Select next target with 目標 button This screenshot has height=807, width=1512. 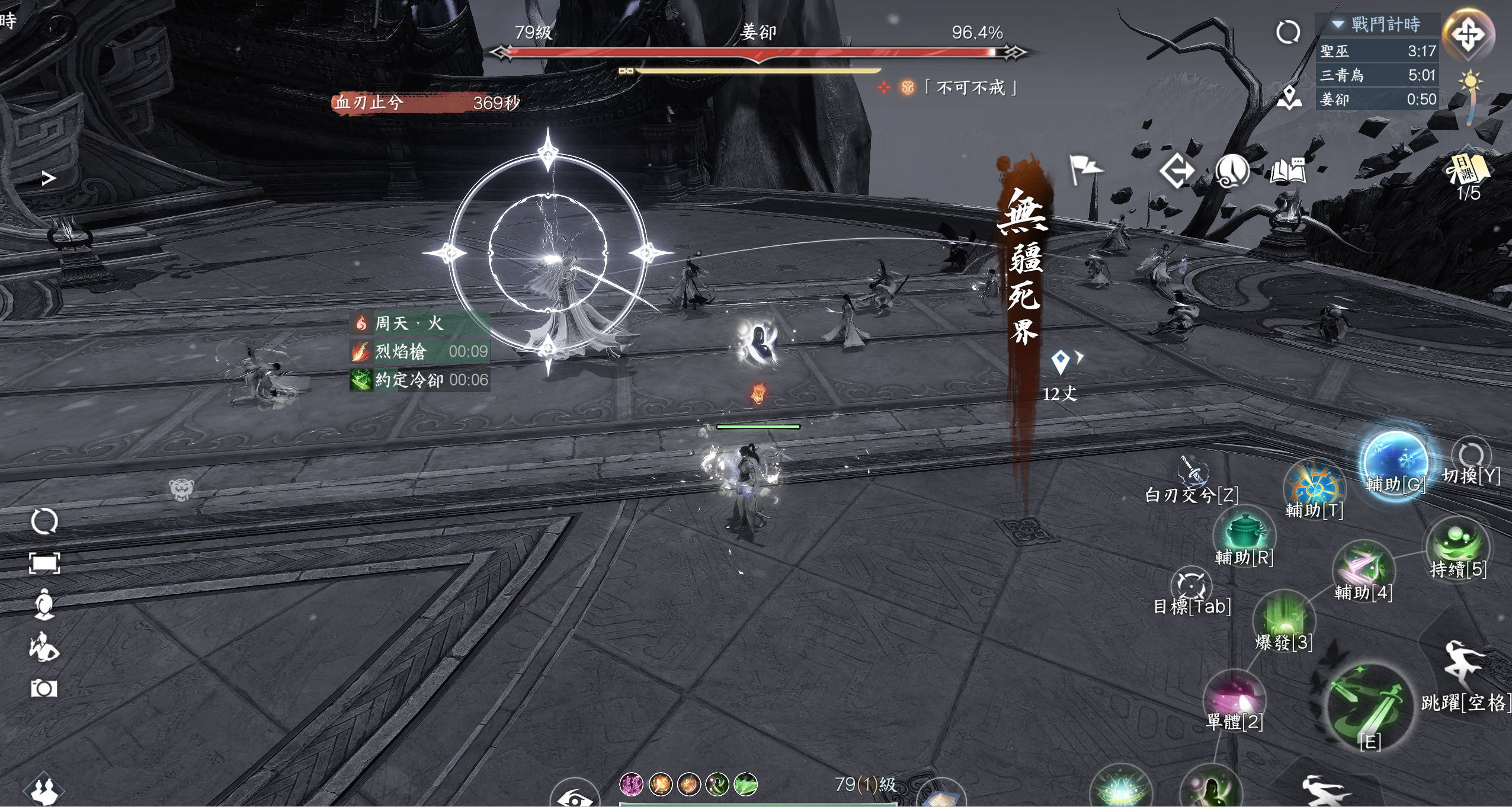(1191, 585)
